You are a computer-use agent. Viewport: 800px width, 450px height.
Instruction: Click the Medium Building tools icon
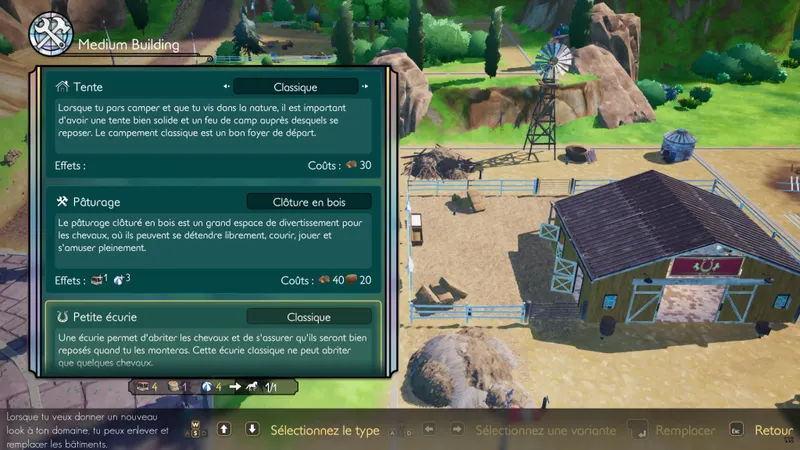tap(48, 34)
